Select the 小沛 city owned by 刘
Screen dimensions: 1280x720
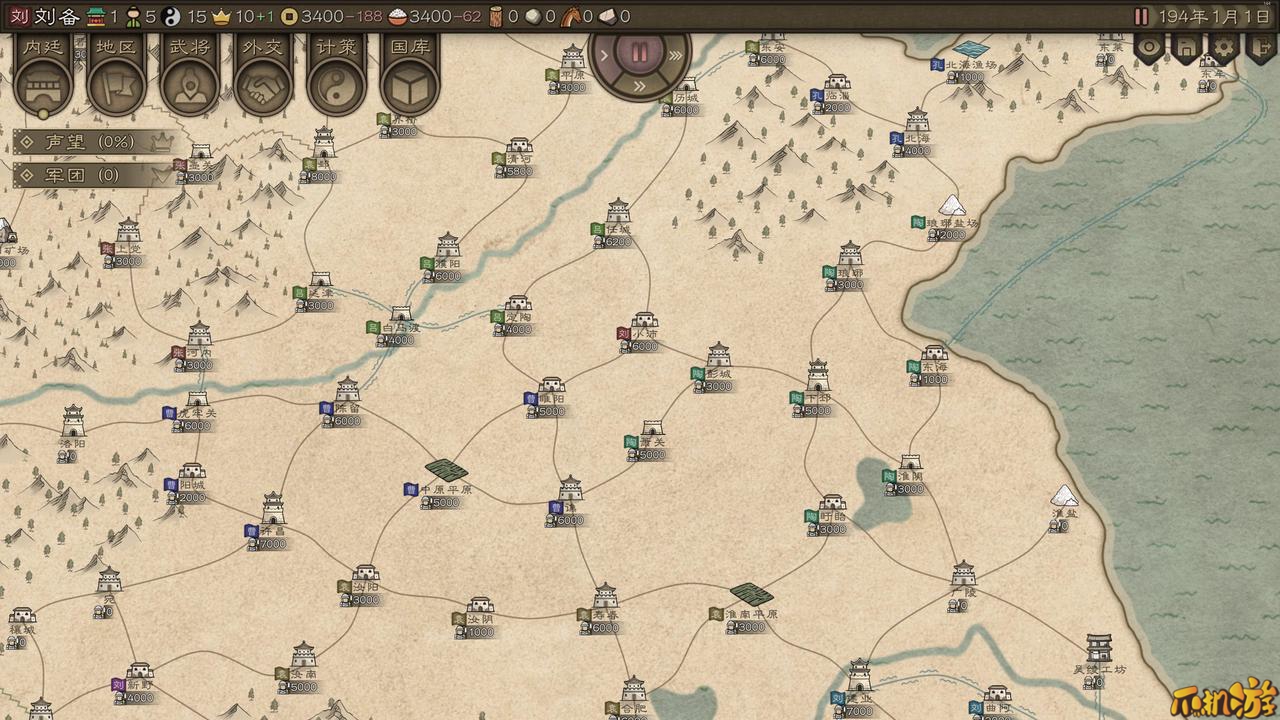click(644, 326)
